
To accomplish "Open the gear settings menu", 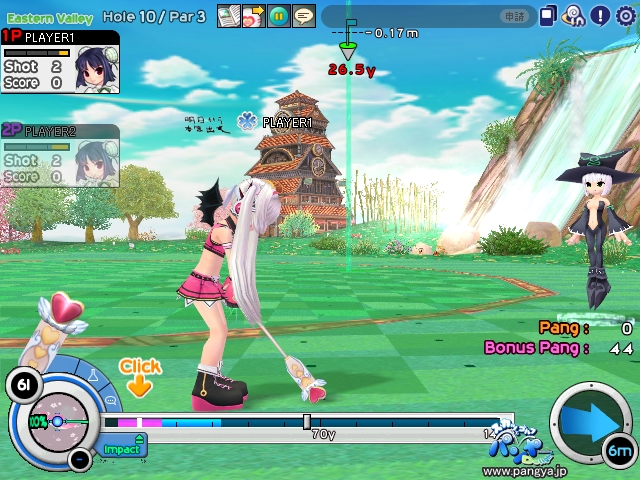I will pos(626,15).
